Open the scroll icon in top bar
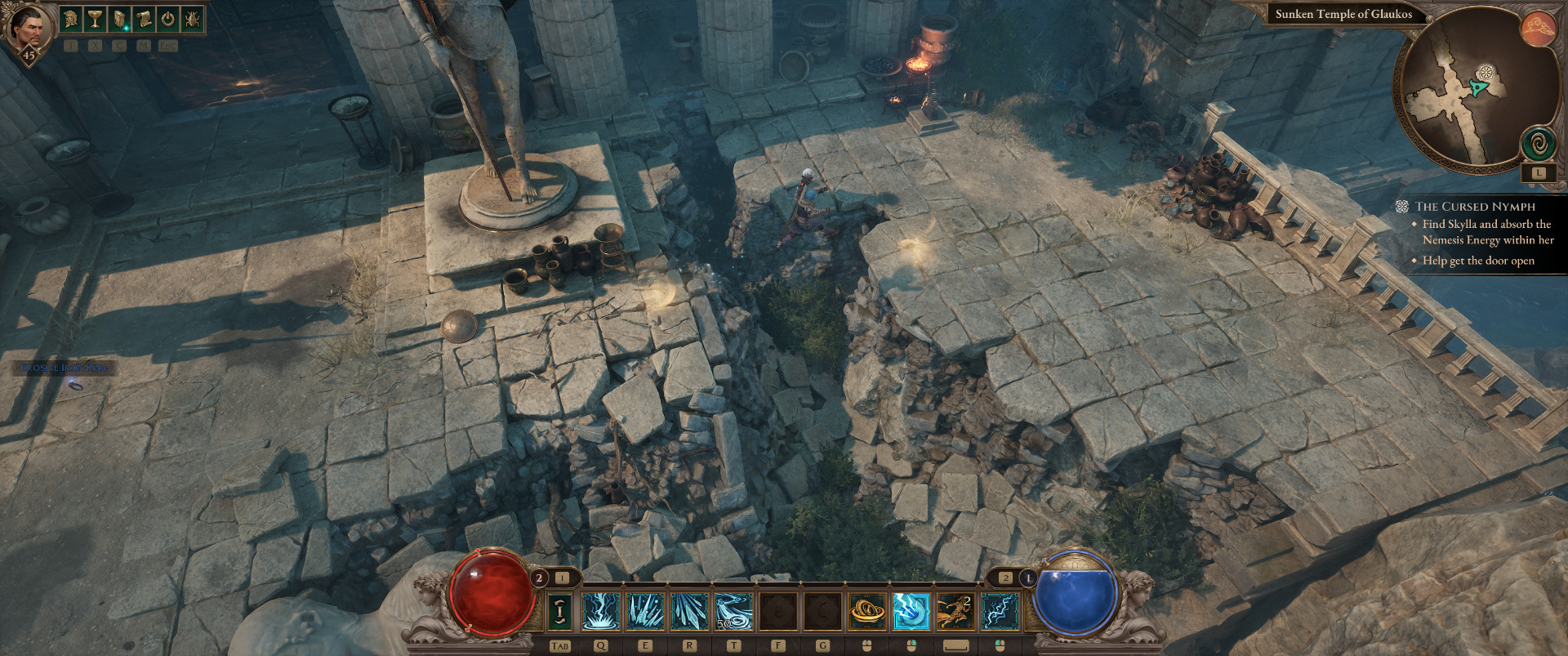Image resolution: width=1568 pixels, height=656 pixels. tap(144, 19)
